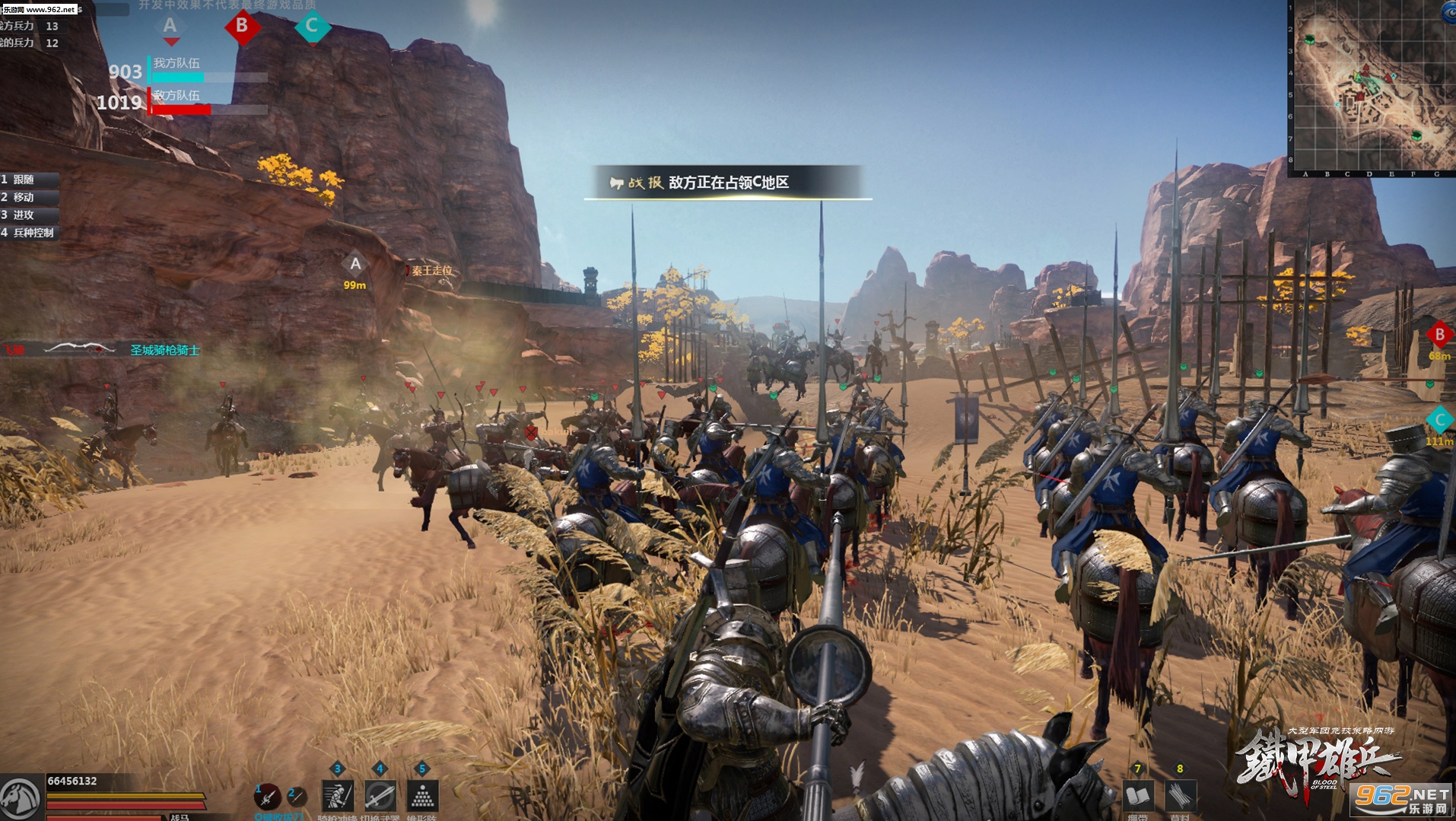Select weapon slot 1 lance icon
The width and height of the screenshot is (1456, 821).
coord(266,796)
